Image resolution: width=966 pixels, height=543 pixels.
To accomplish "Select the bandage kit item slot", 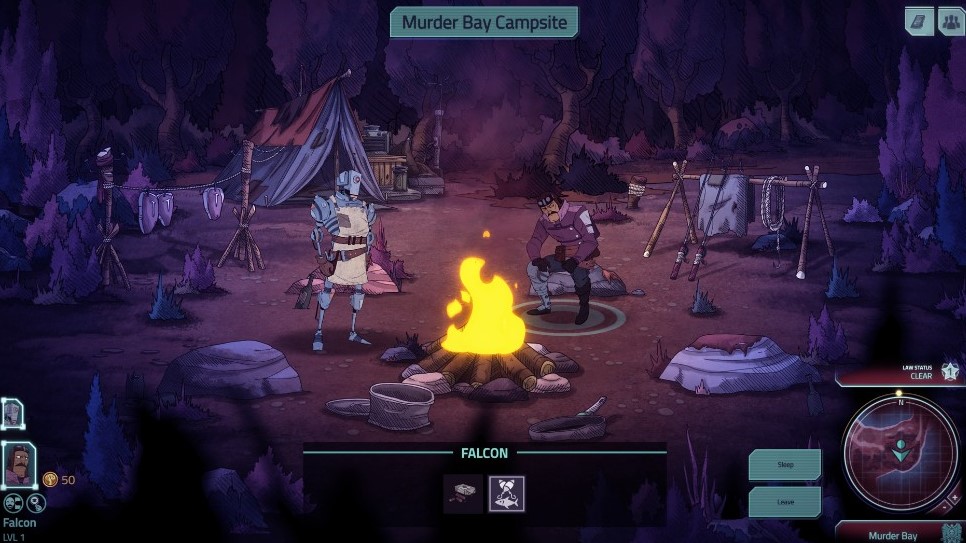I will pos(463,493).
